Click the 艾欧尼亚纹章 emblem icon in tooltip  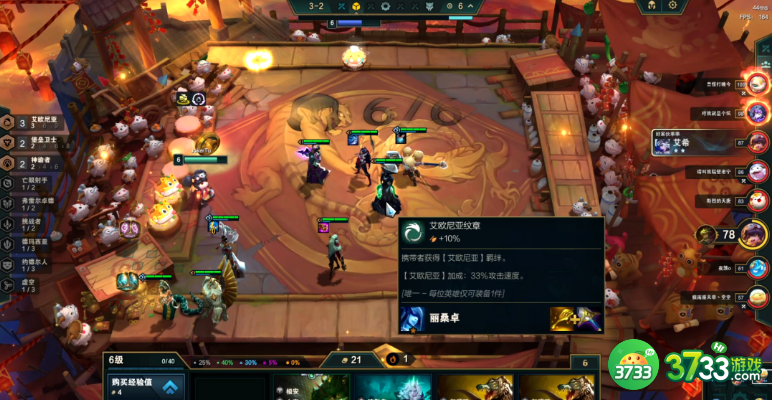[x=411, y=233]
